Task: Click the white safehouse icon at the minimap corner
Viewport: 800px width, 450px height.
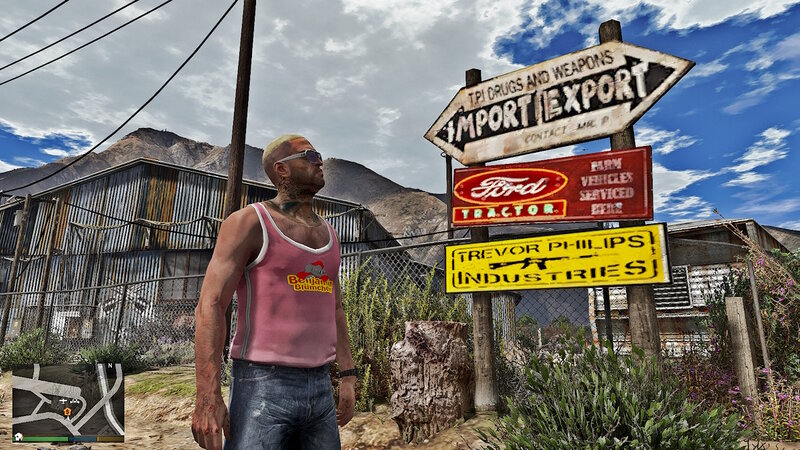Action: pos(19,437)
